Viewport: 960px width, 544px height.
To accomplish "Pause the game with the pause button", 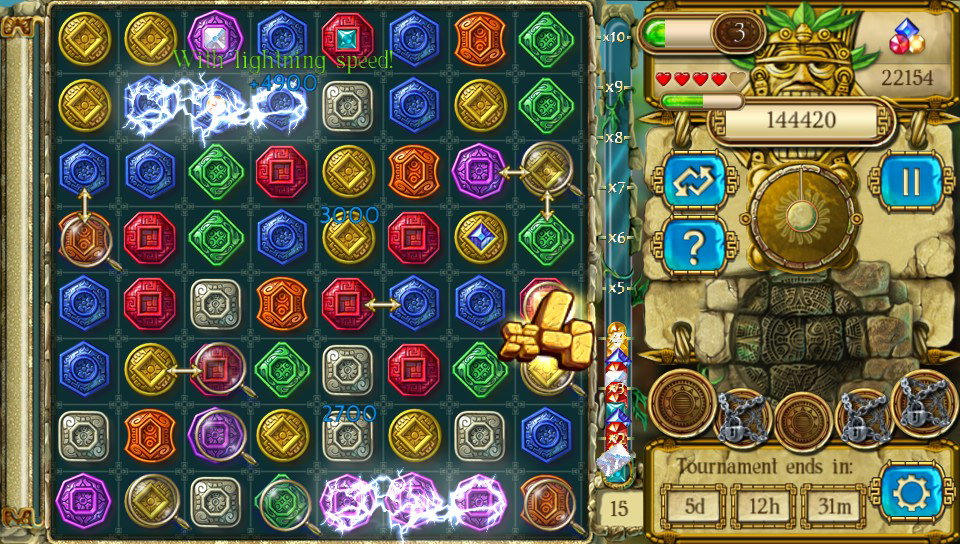I will click(910, 181).
